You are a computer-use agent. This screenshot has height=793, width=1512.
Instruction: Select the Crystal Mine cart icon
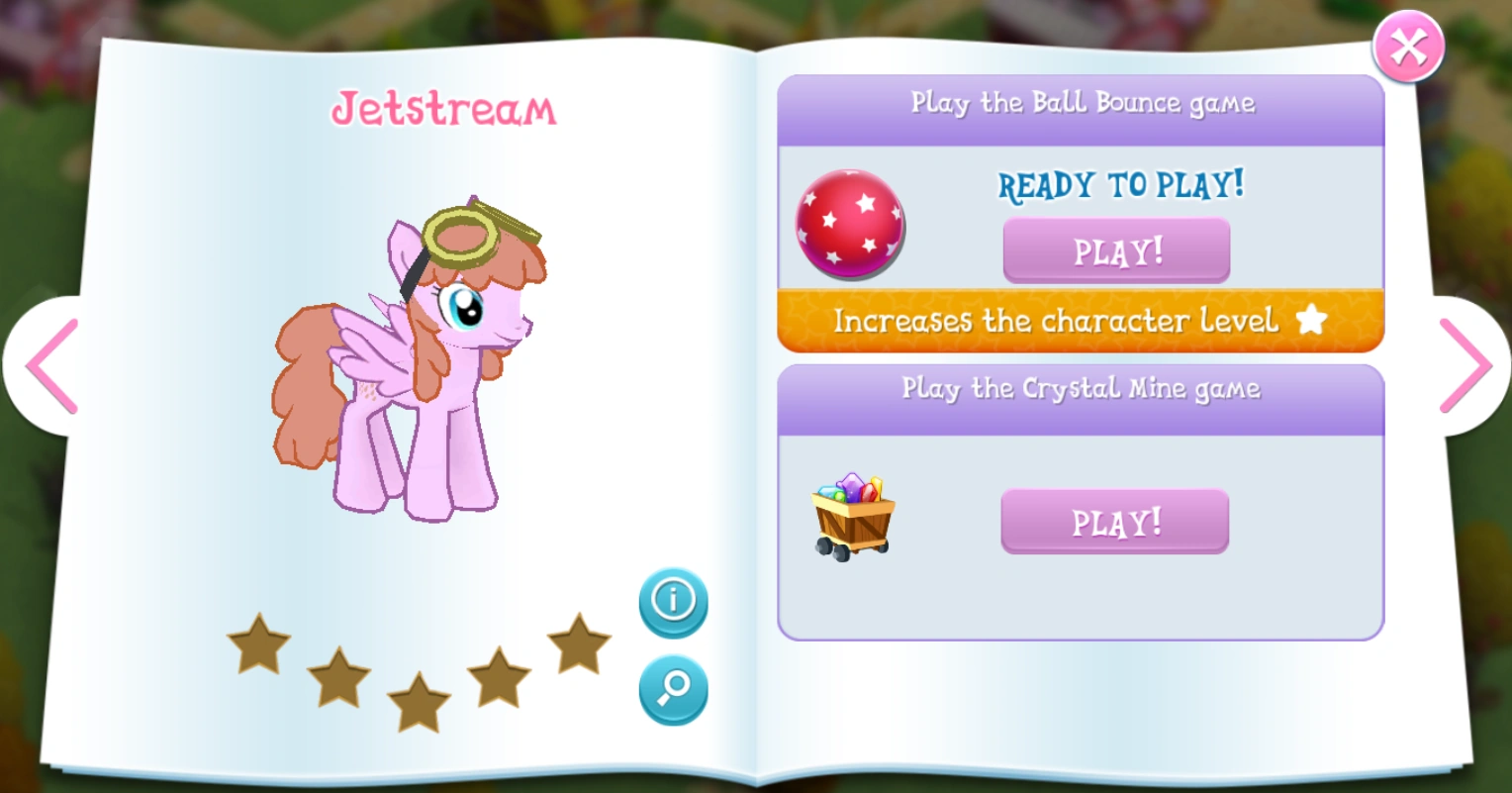(x=853, y=520)
